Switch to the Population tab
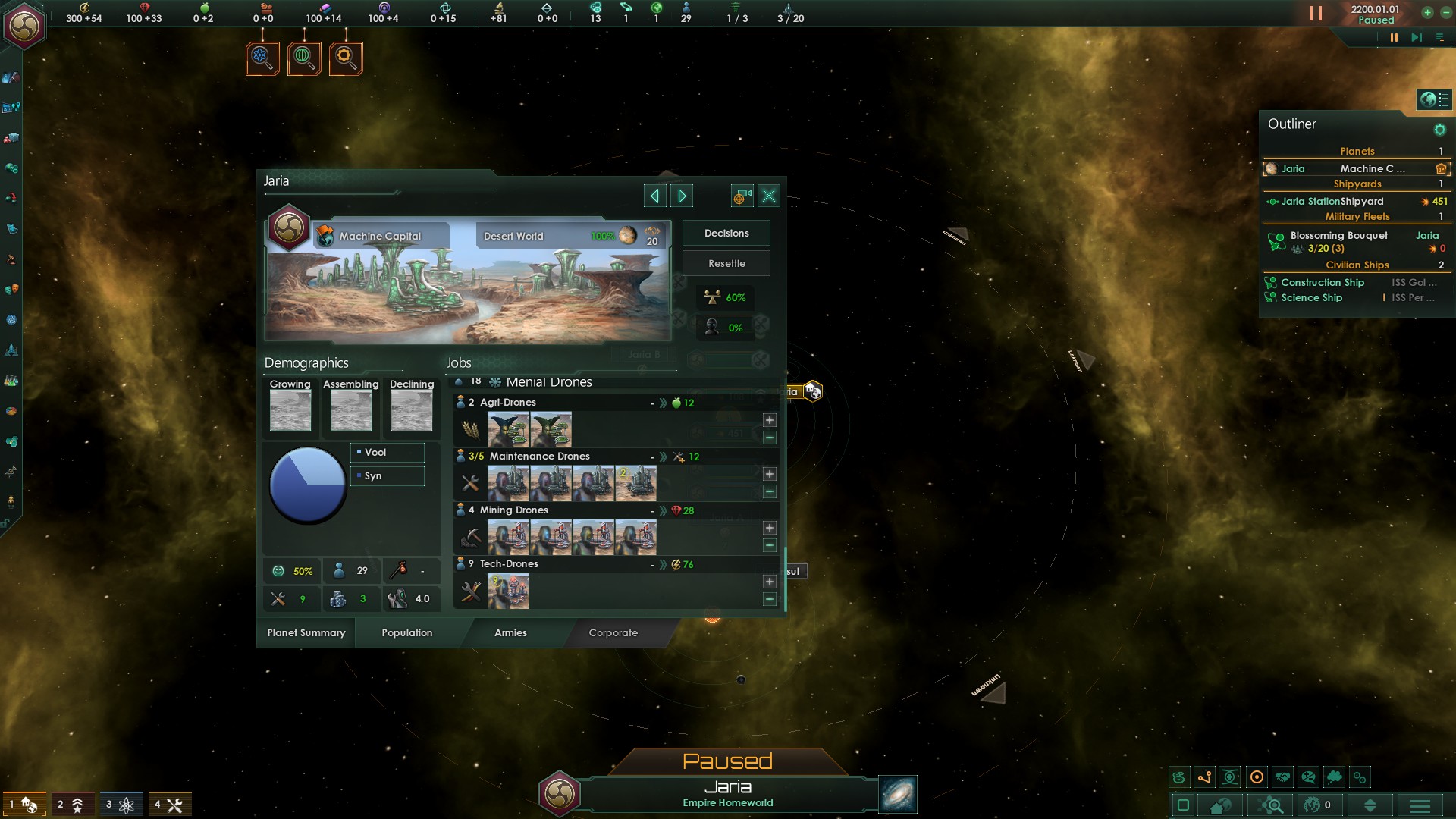 click(x=407, y=633)
